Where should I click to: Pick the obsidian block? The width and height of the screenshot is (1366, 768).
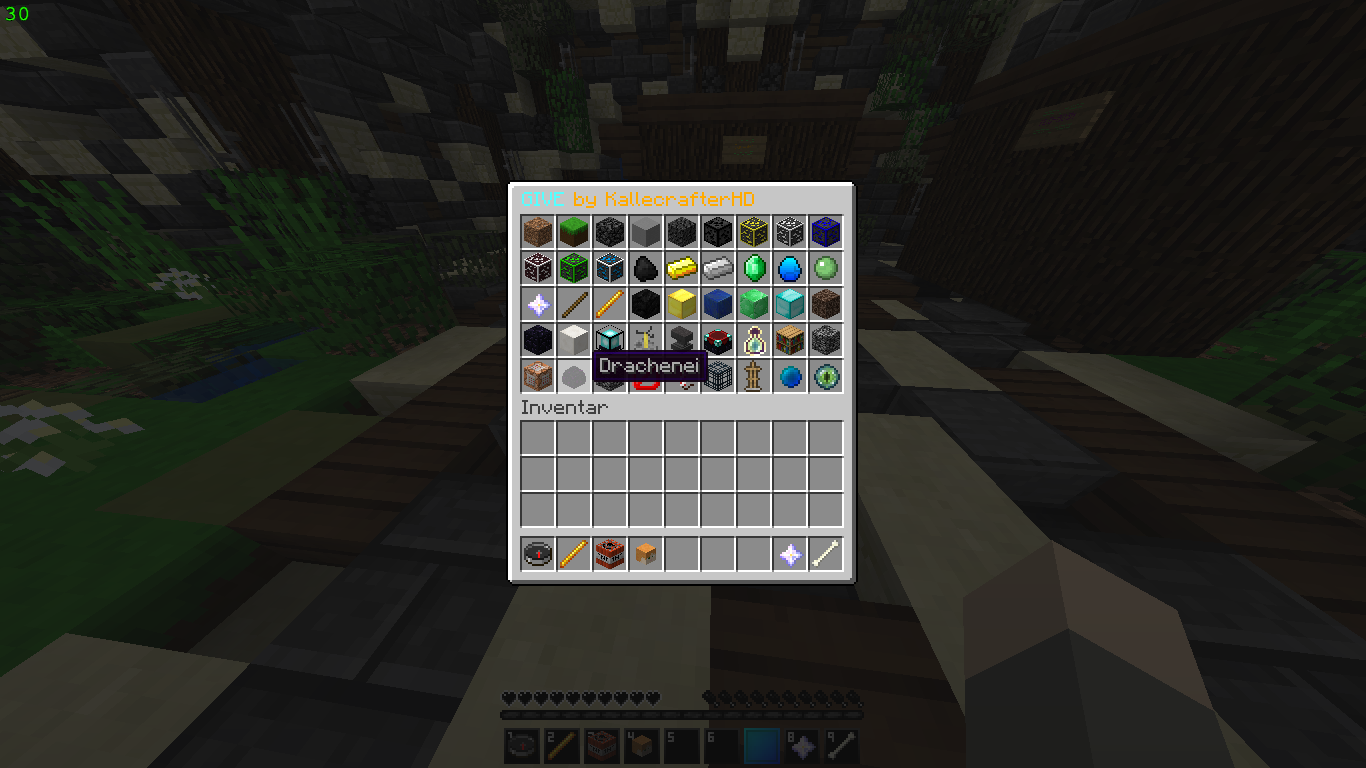pos(538,340)
